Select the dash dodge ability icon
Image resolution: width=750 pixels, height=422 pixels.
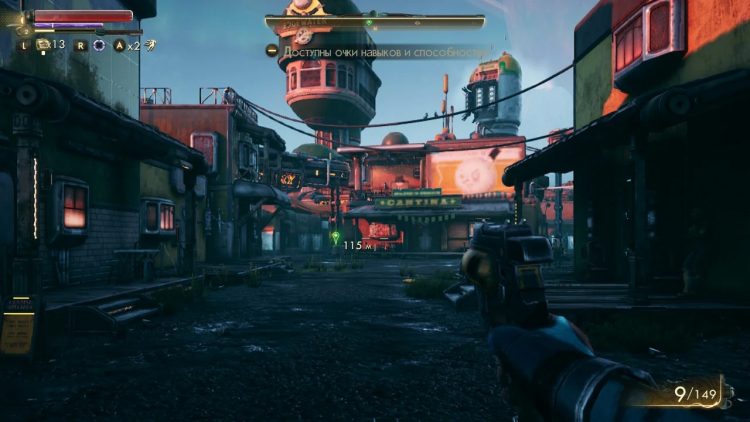[x=149, y=44]
